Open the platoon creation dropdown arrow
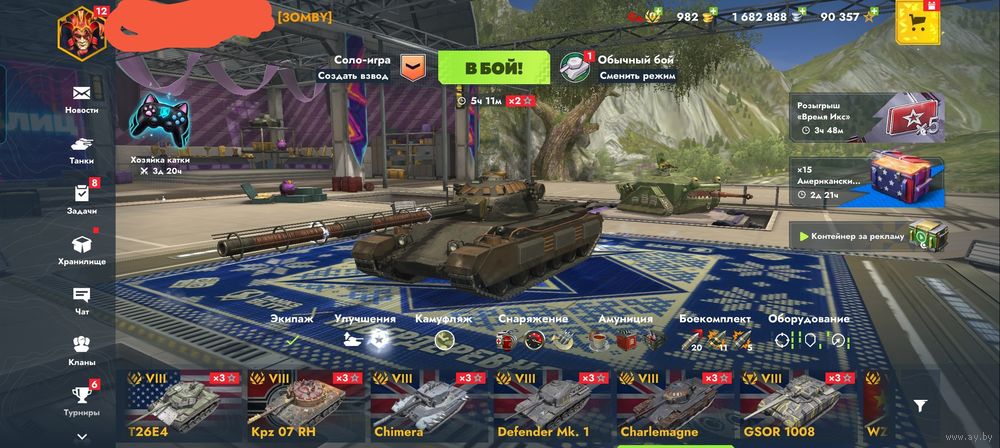 coord(413,67)
